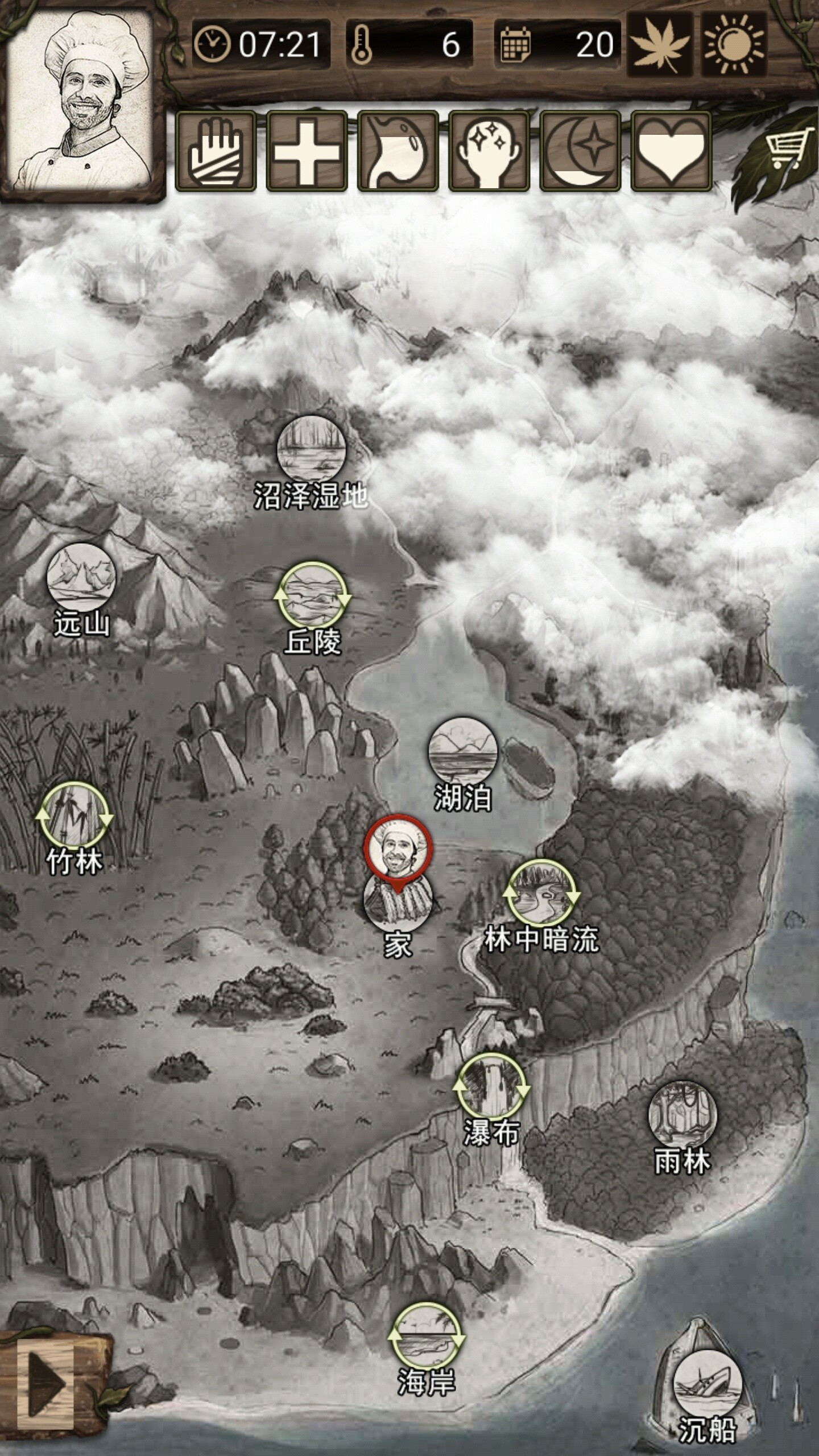The image size is (819, 1456).
Task: Check the head sanity status icon
Action: click(489, 151)
